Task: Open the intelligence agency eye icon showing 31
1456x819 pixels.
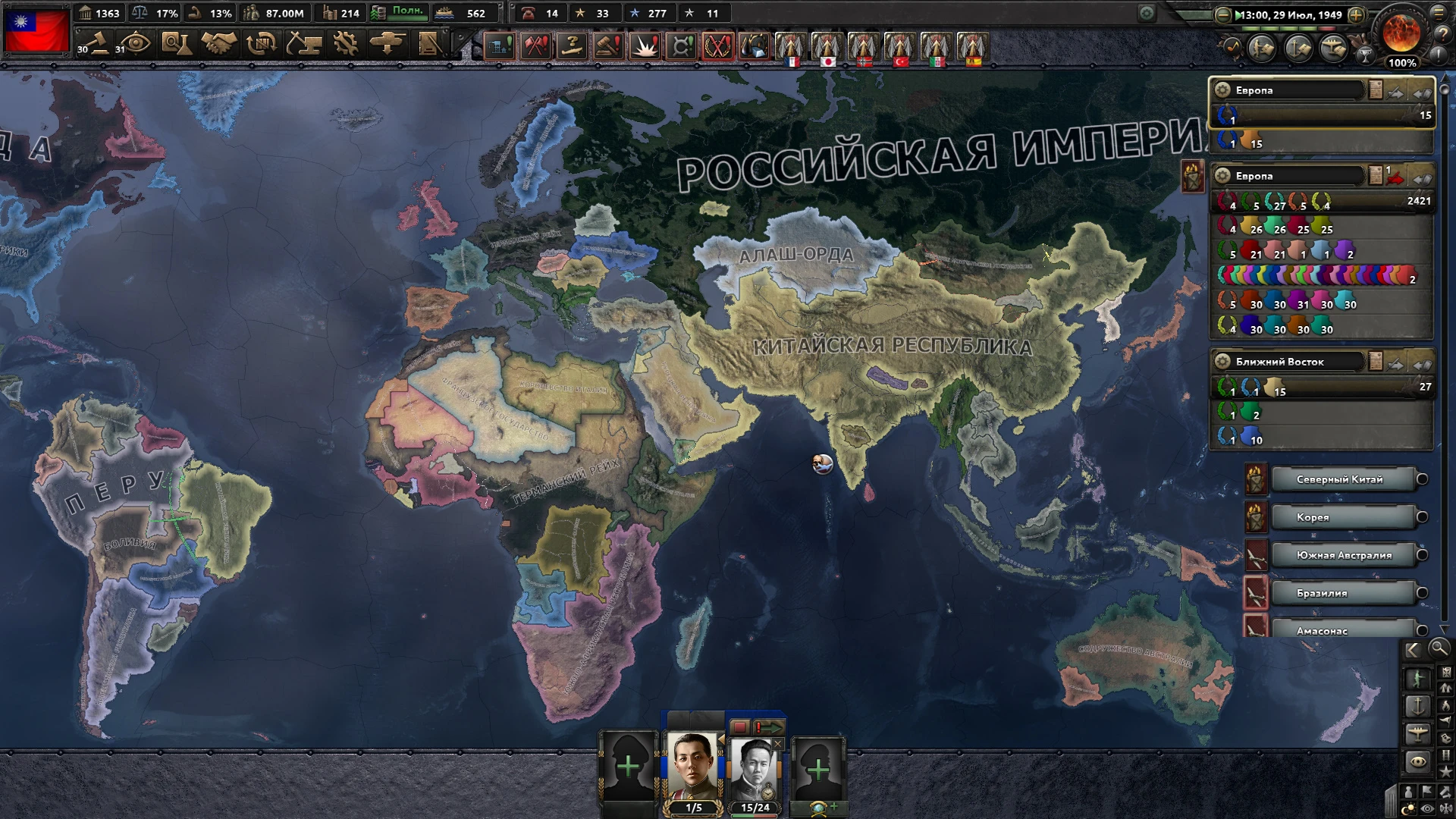Action: pyautogui.click(x=135, y=43)
